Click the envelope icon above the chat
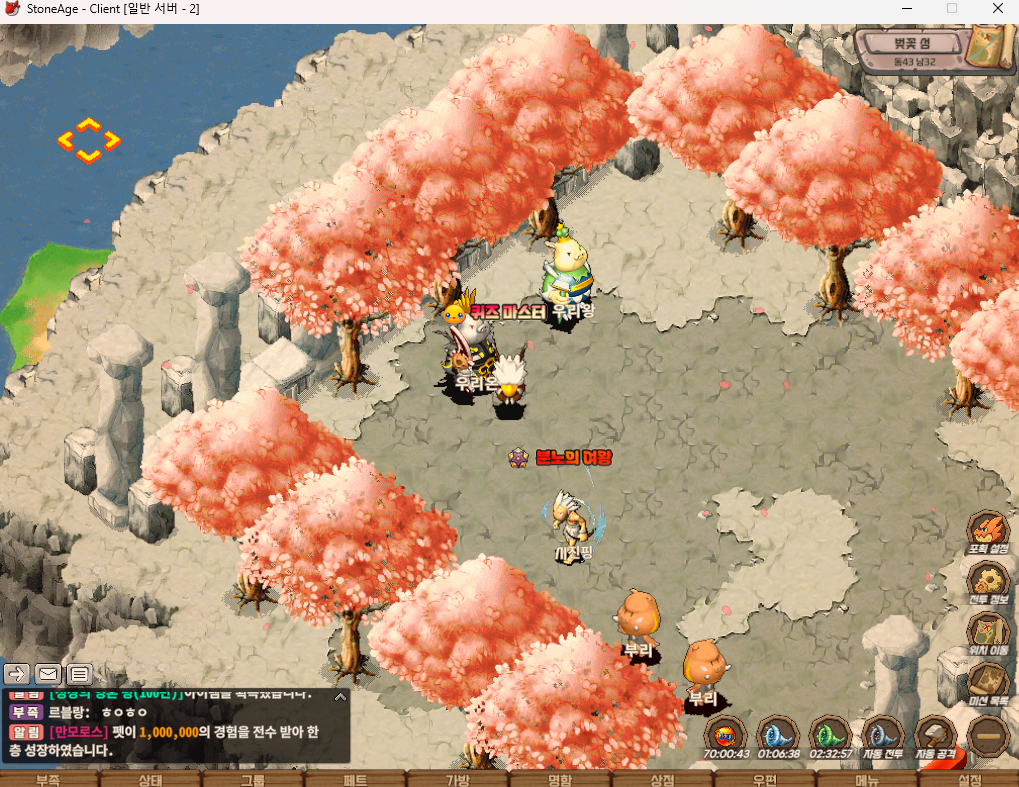Viewport: 1019px width, 787px height. point(48,673)
